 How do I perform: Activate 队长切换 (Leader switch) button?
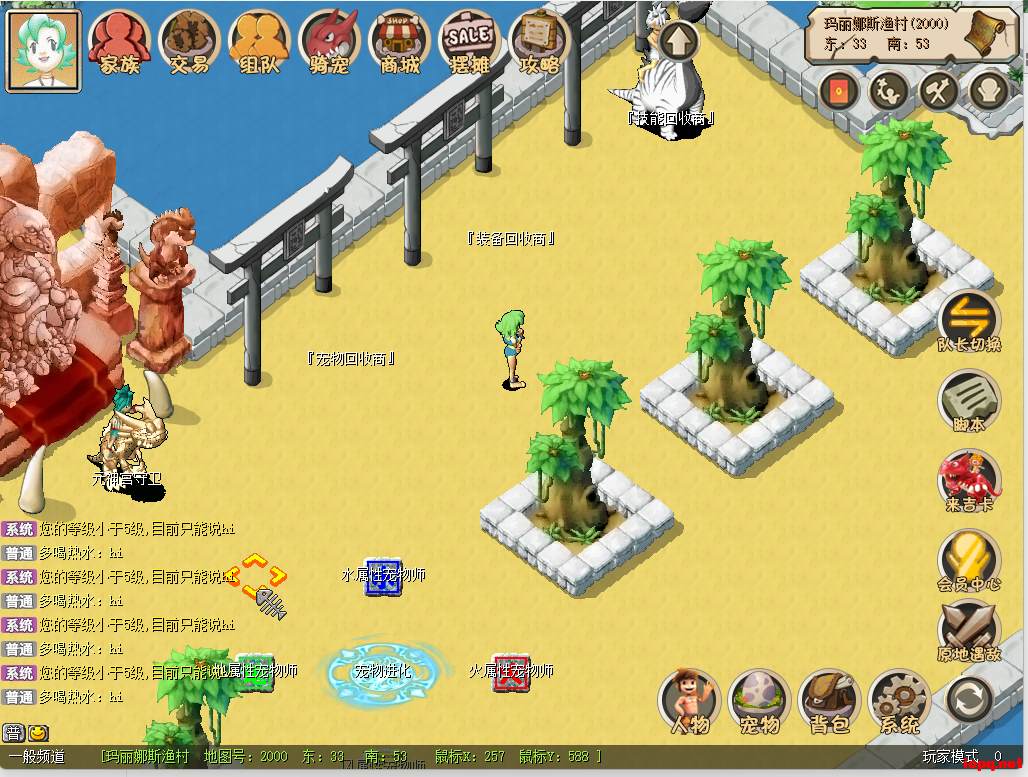(969, 320)
